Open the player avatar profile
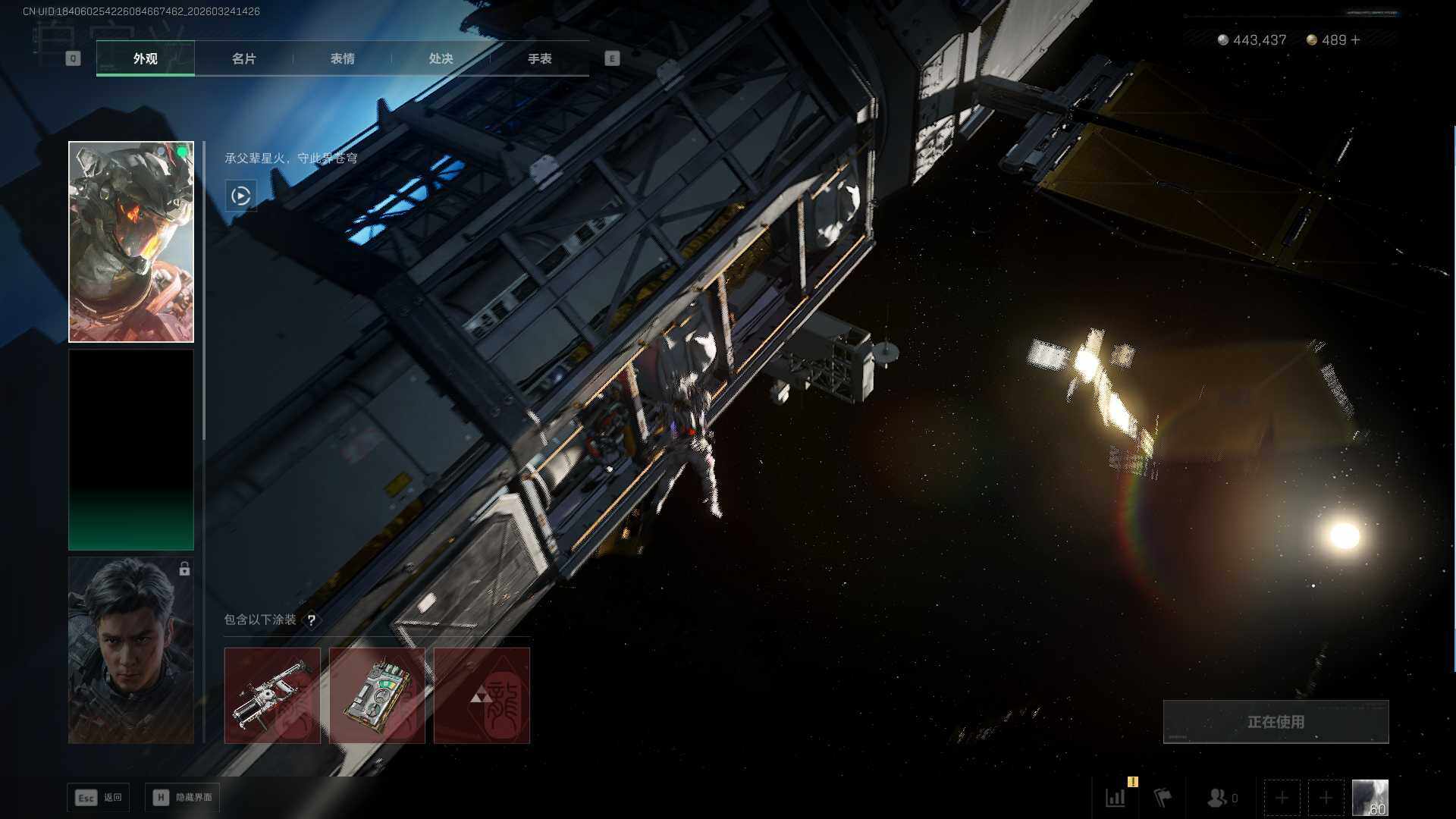This screenshot has width=1456, height=819. 1370,798
